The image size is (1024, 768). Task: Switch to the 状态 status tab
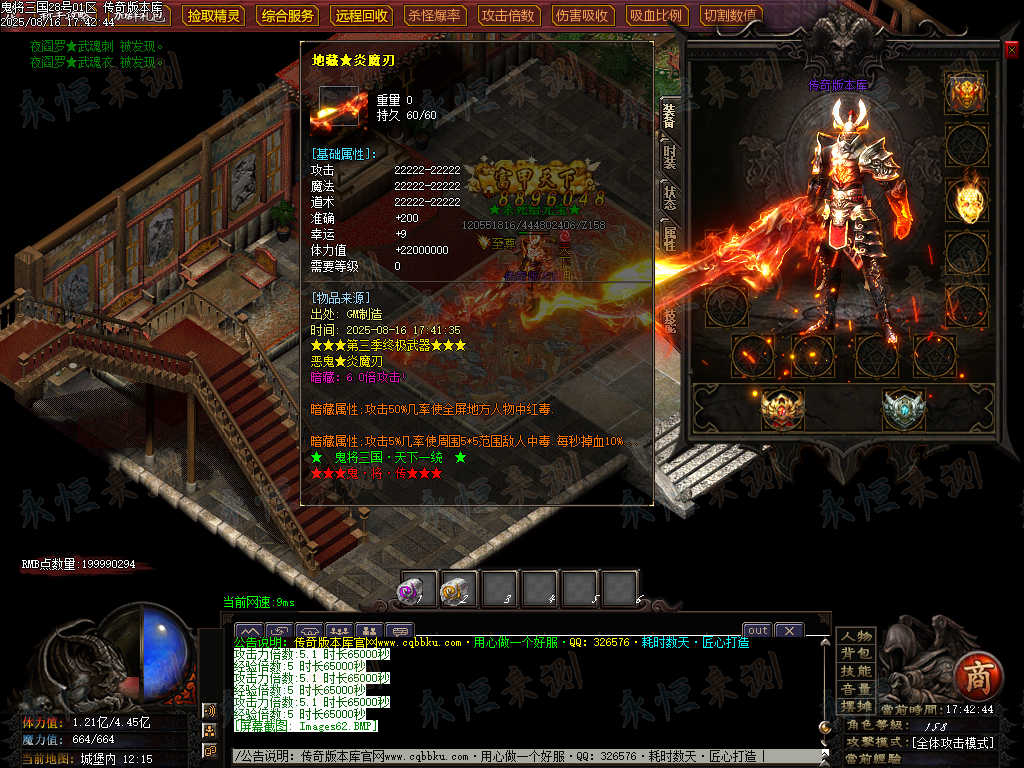pos(670,197)
